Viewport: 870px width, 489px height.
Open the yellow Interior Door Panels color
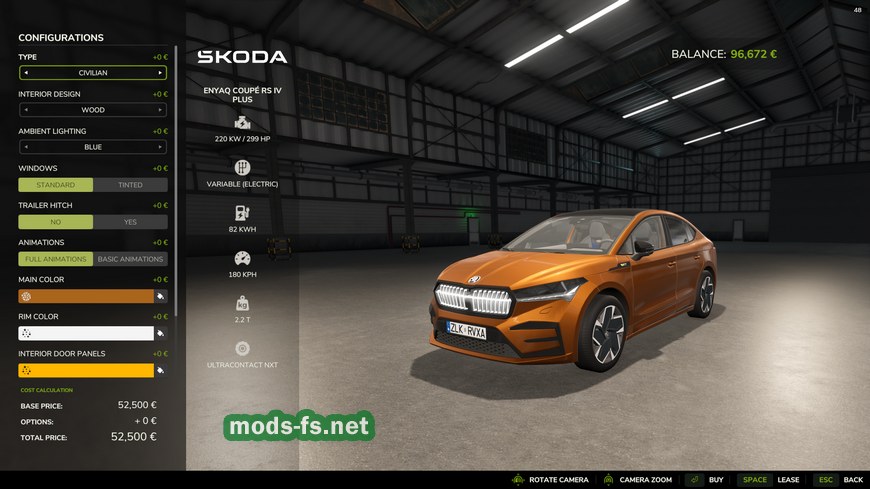click(85, 370)
